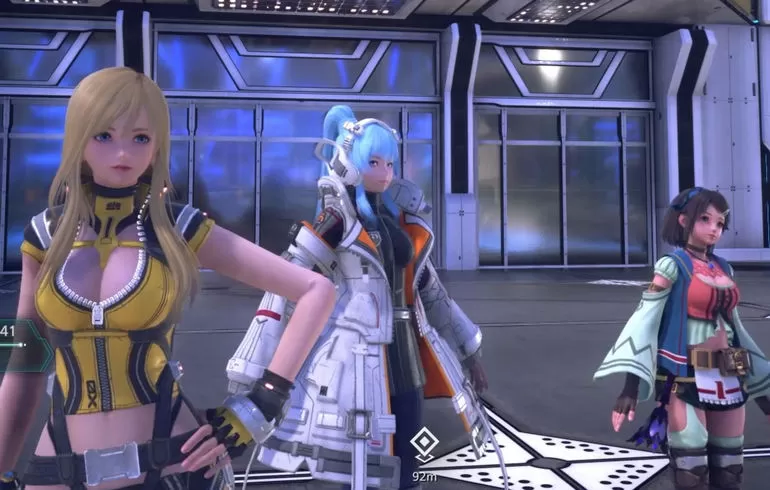Click the diamond waypoint marker showing 92m
770x490 pixels.
[x=424, y=442]
